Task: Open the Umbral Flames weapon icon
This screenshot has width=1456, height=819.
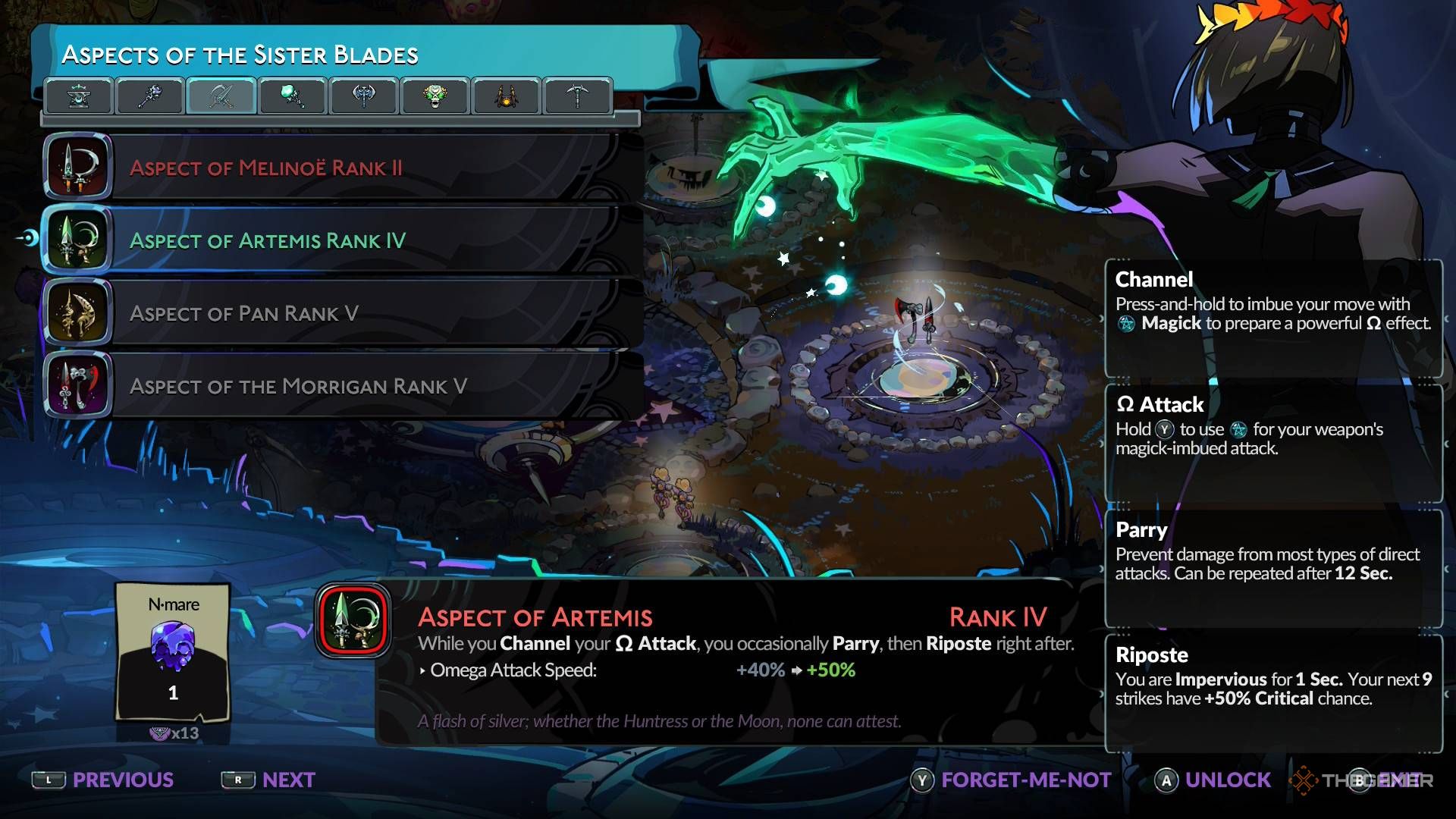Action: point(292,96)
